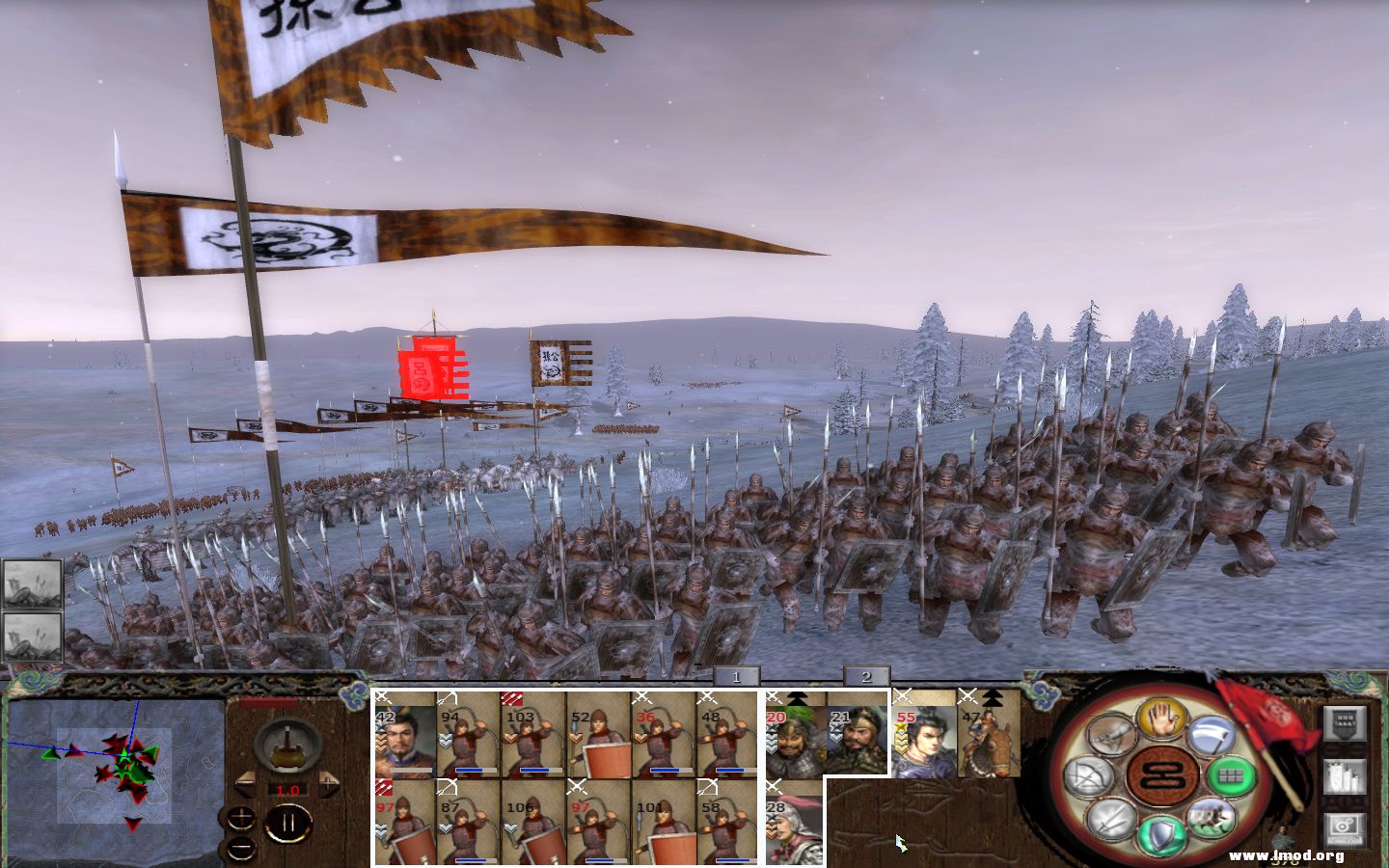
Task: Order fire at will using the bow icon
Action: (1091, 773)
